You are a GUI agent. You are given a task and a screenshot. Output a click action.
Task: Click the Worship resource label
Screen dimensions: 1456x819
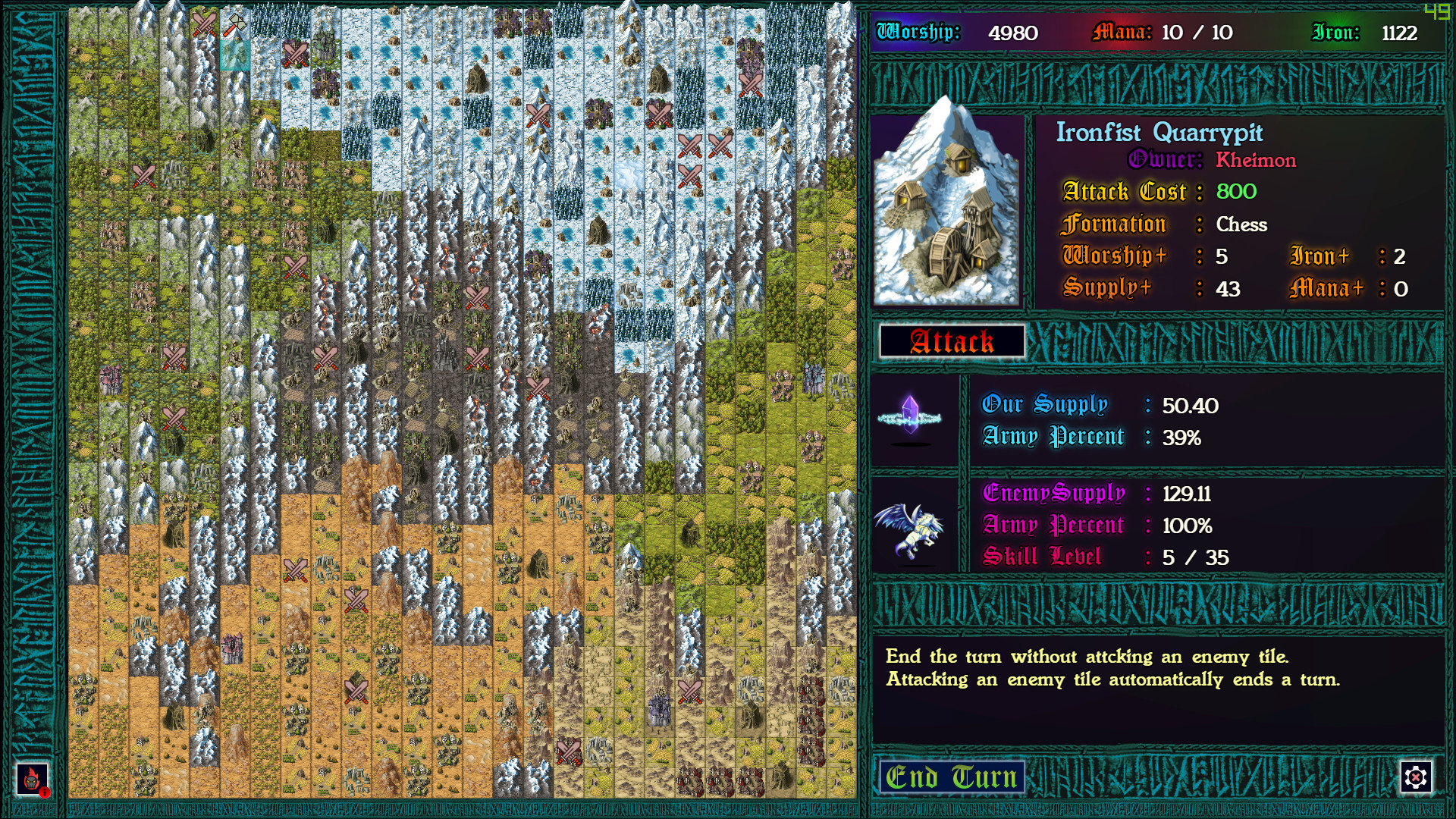click(917, 32)
